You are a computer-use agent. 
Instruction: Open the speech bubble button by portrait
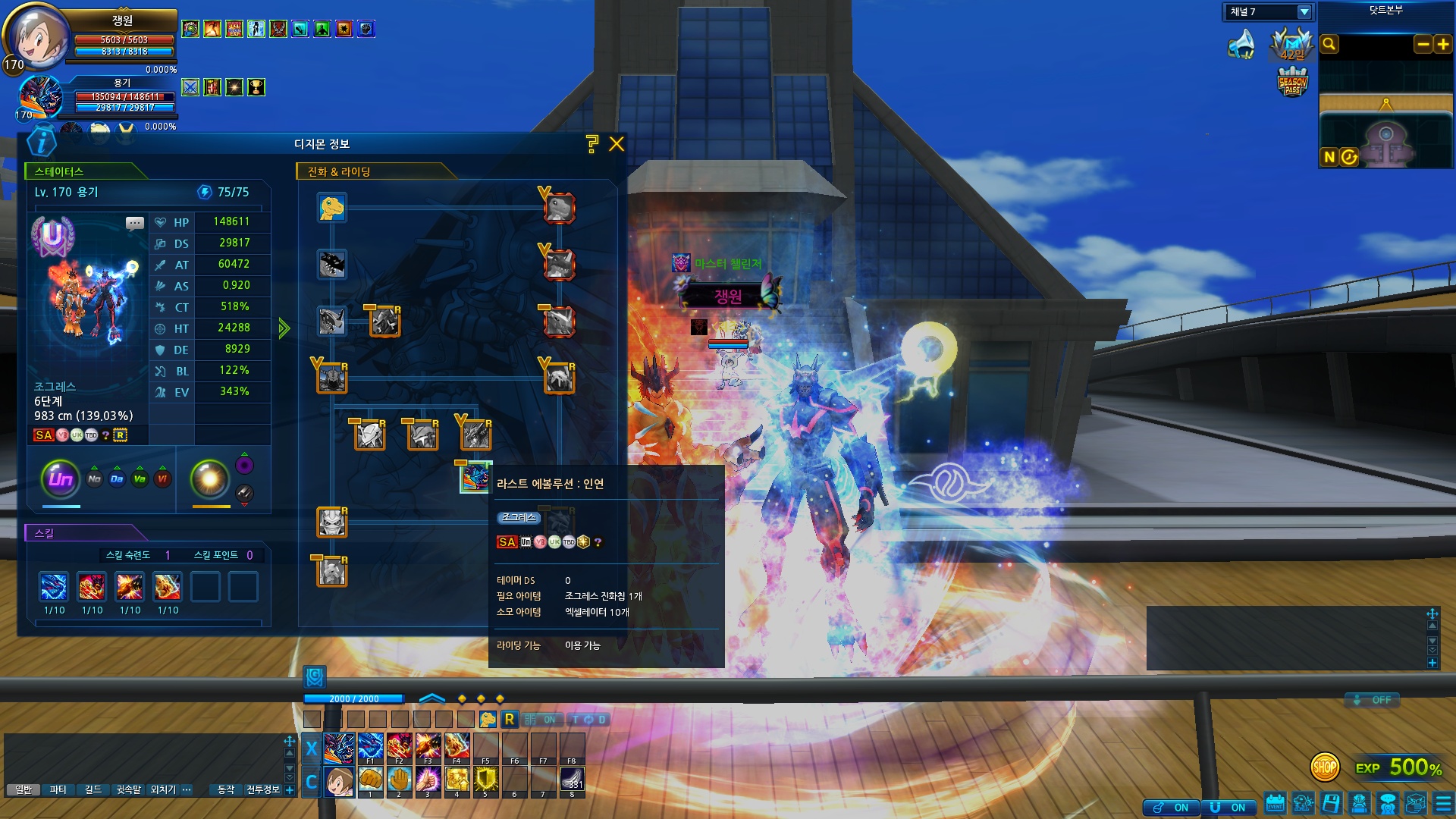(x=135, y=223)
